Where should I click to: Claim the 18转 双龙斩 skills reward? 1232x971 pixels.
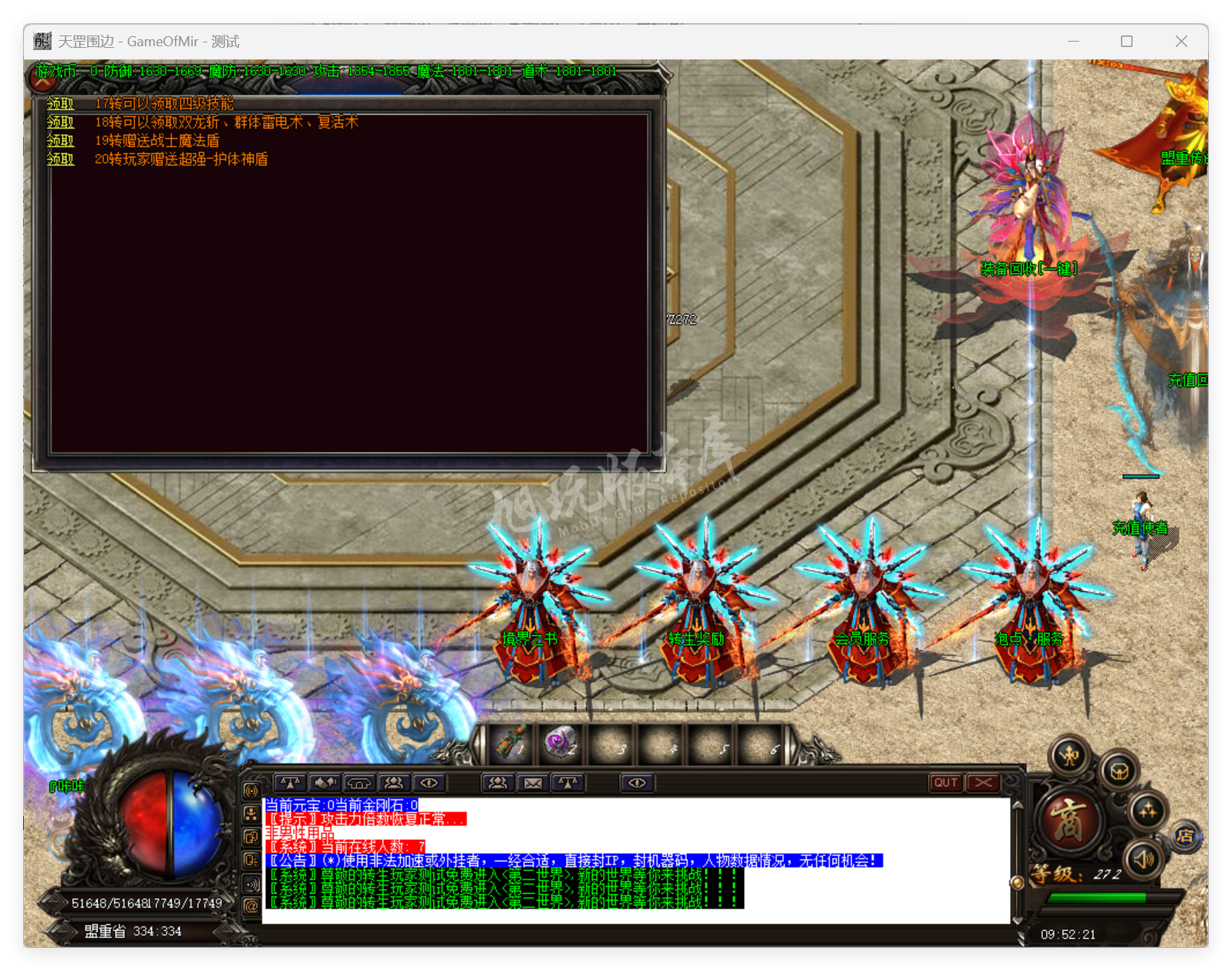[60, 123]
